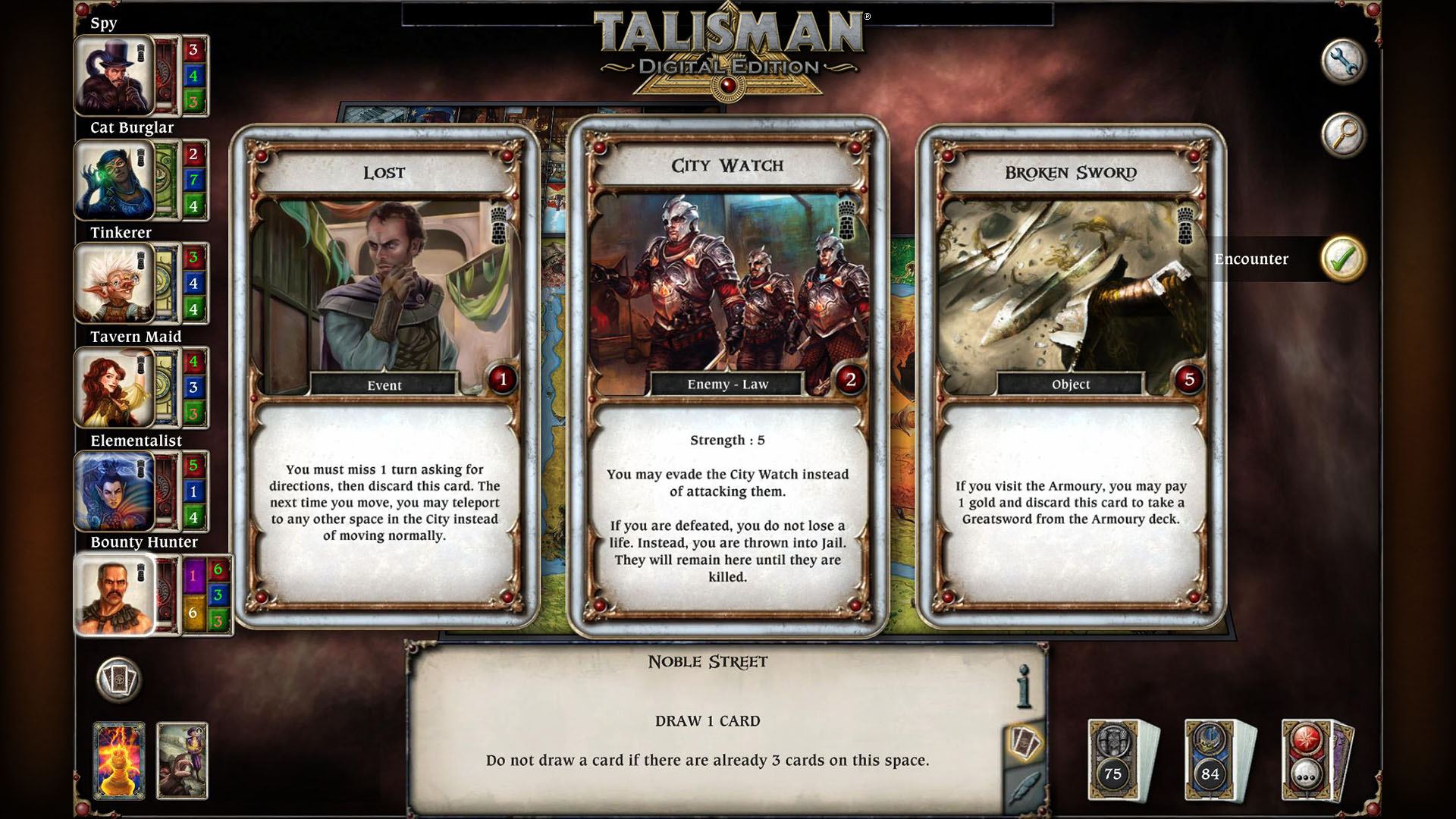View the Elementalist character portrait
Image resolution: width=1456 pixels, height=819 pixels.
coord(112,491)
